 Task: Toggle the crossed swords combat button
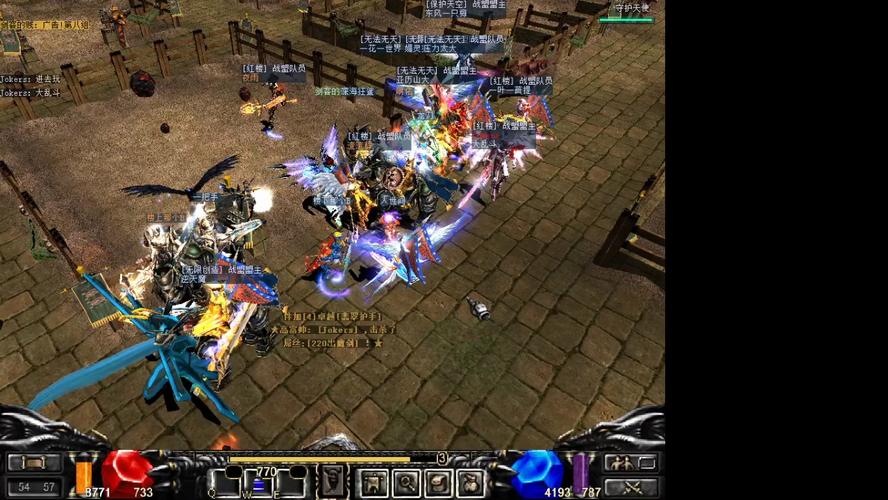tap(631, 487)
